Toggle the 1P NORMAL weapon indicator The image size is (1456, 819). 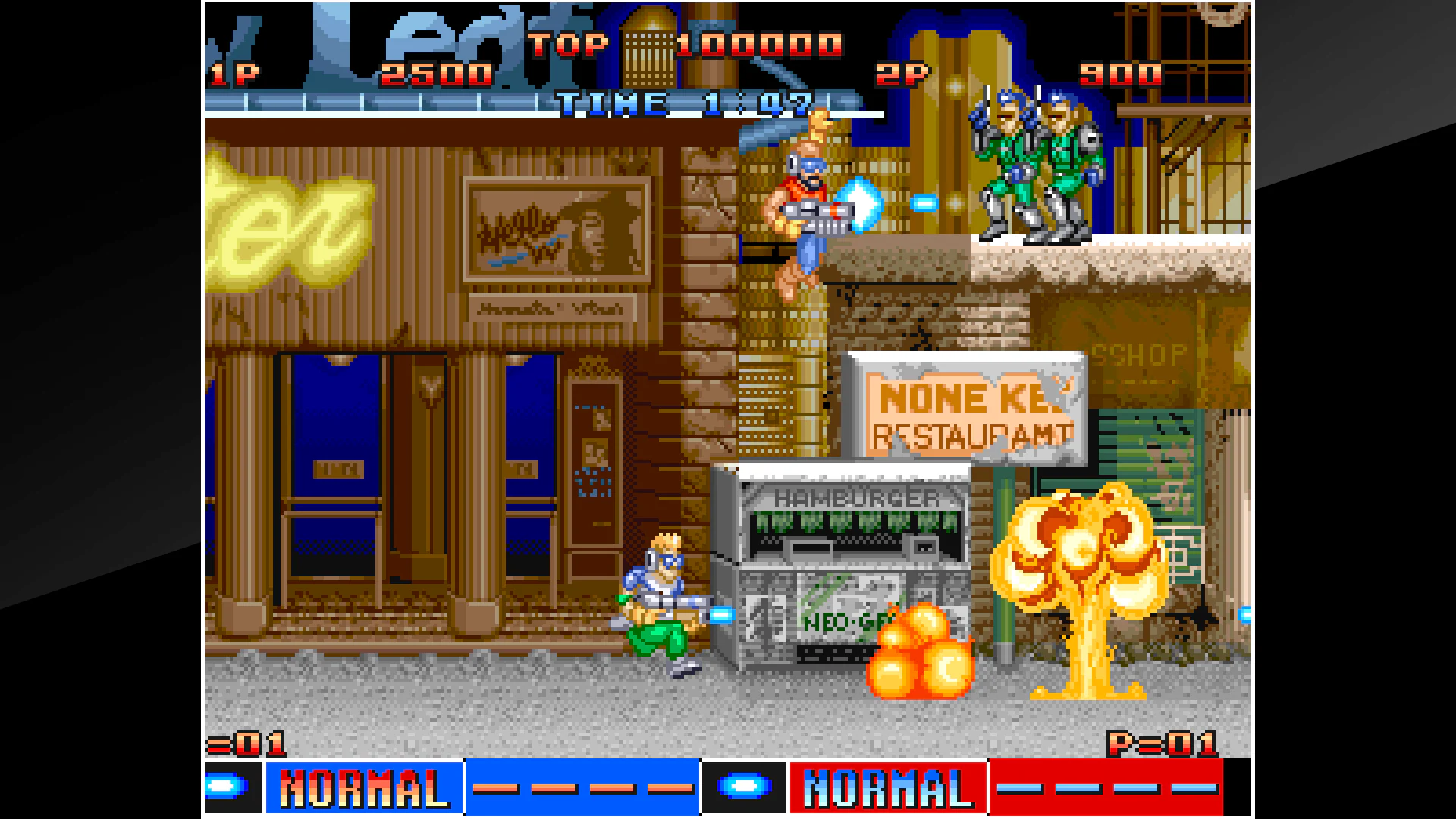click(x=360, y=789)
